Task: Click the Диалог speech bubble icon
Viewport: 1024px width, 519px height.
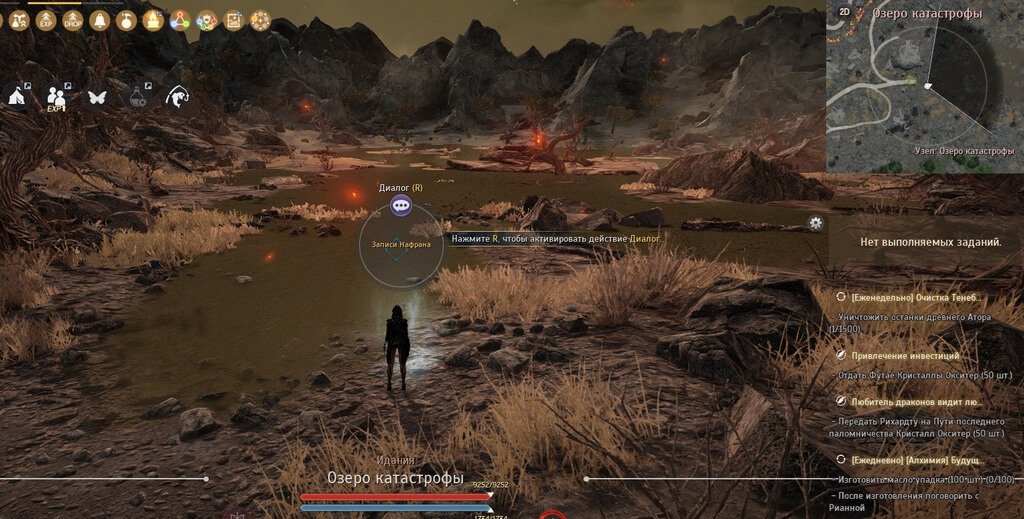Action: click(401, 205)
